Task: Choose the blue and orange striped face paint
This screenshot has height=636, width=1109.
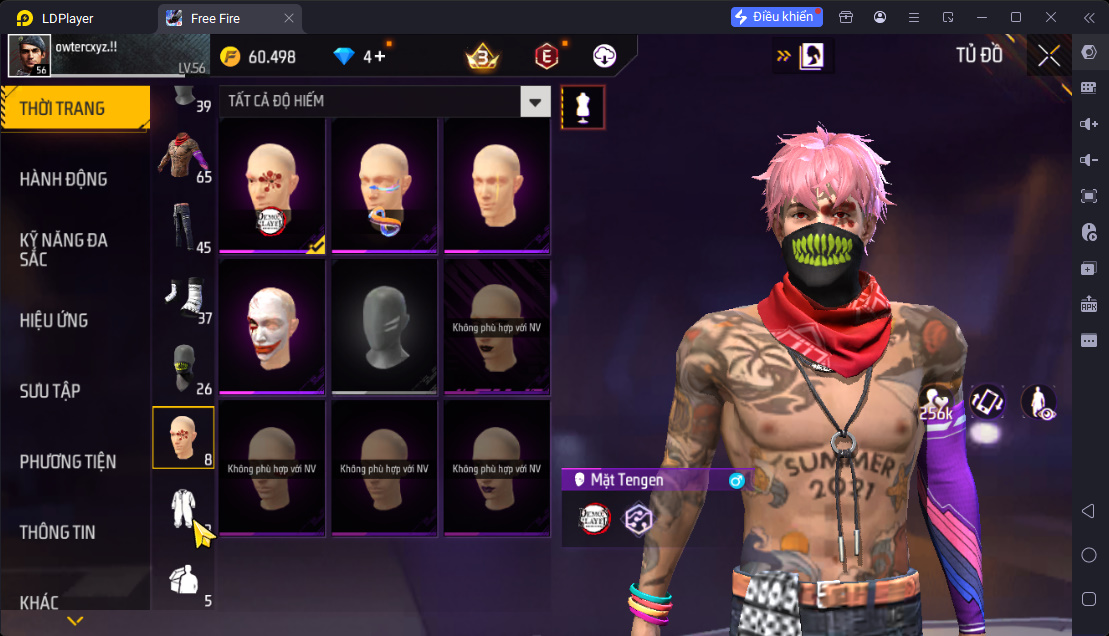Action: point(384,185)
